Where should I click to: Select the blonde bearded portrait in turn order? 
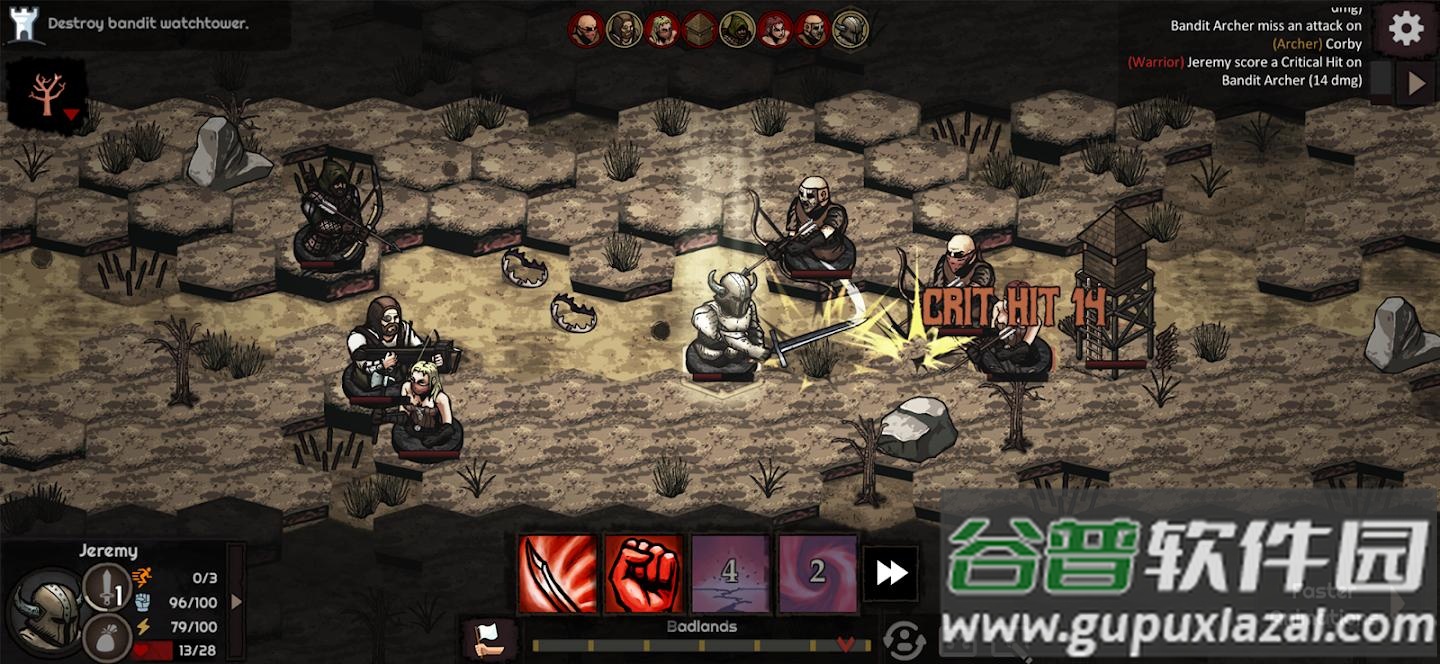[661, 30]
